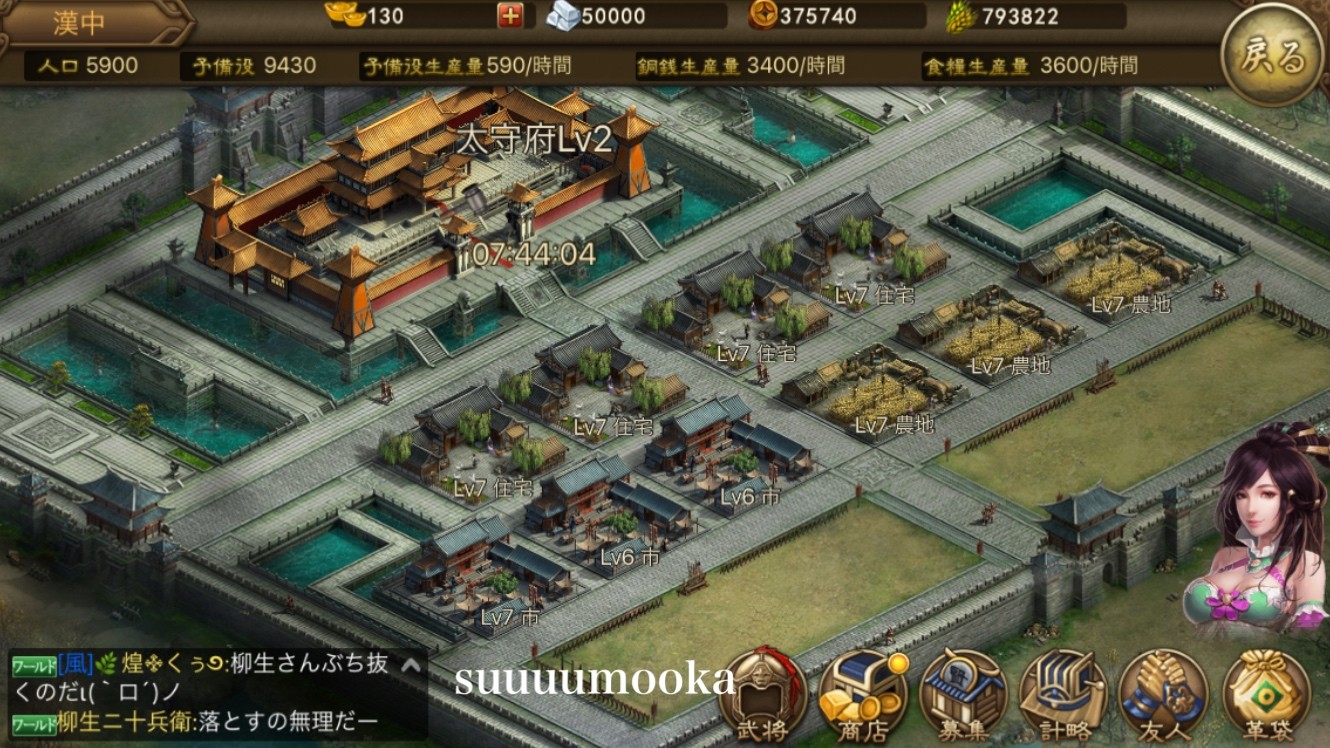Click the copper coin icon showing 375740
This screenshot has width=1330, height=748.
(x=763, y=15)
